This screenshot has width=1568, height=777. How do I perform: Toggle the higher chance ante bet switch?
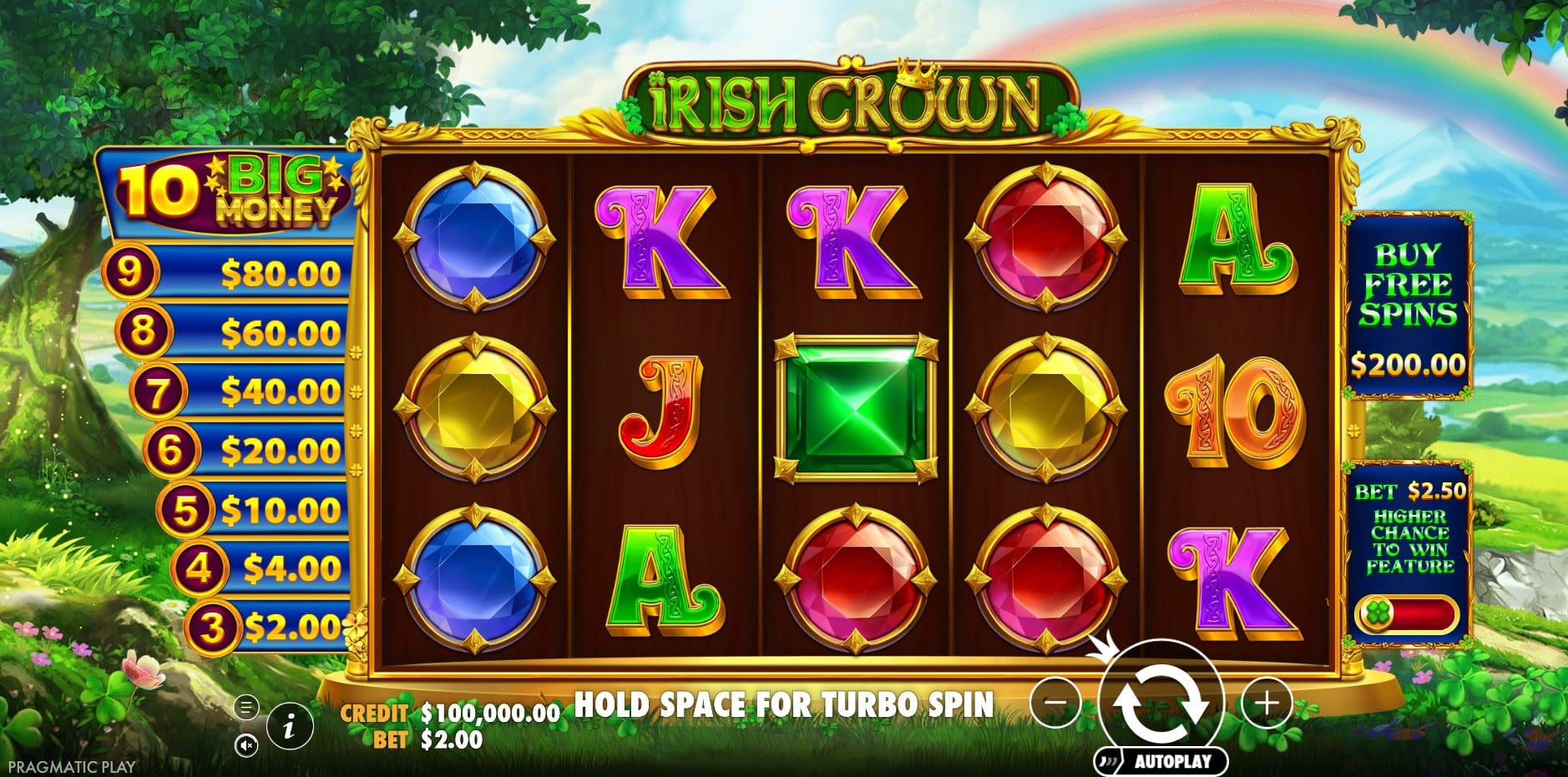tap(1408, 615)
